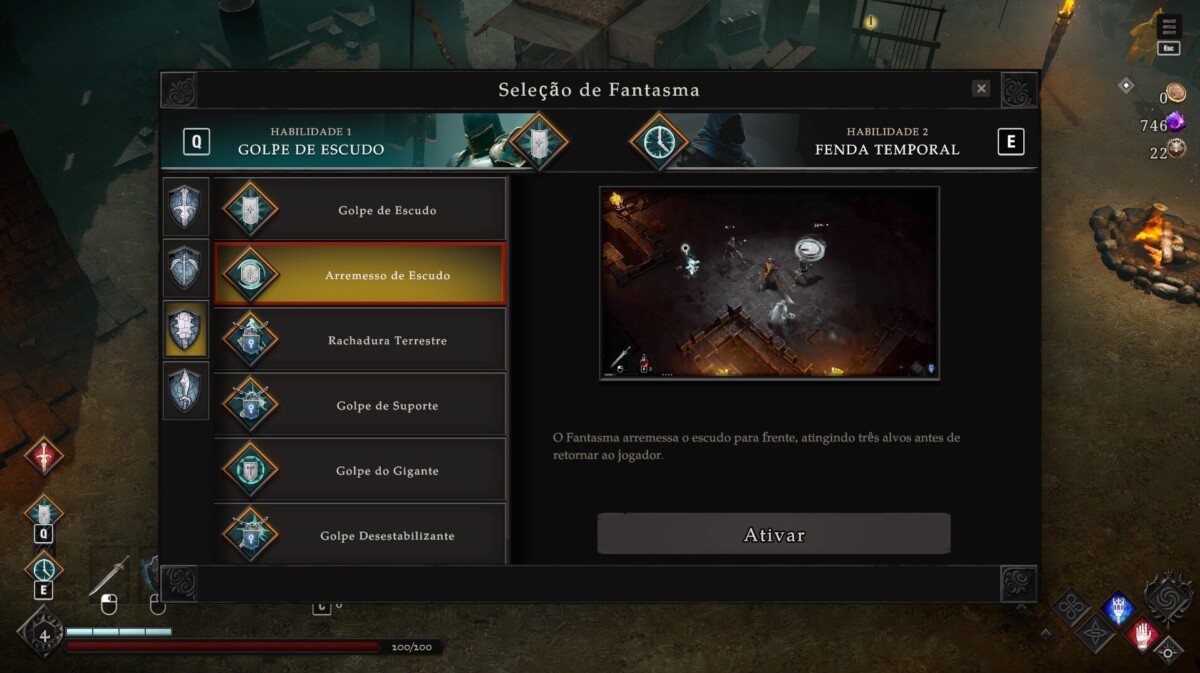This screenshot has height=673, width=1200.
Task: Open the double-axe shield category tab
Action: (x=186, y=268)
